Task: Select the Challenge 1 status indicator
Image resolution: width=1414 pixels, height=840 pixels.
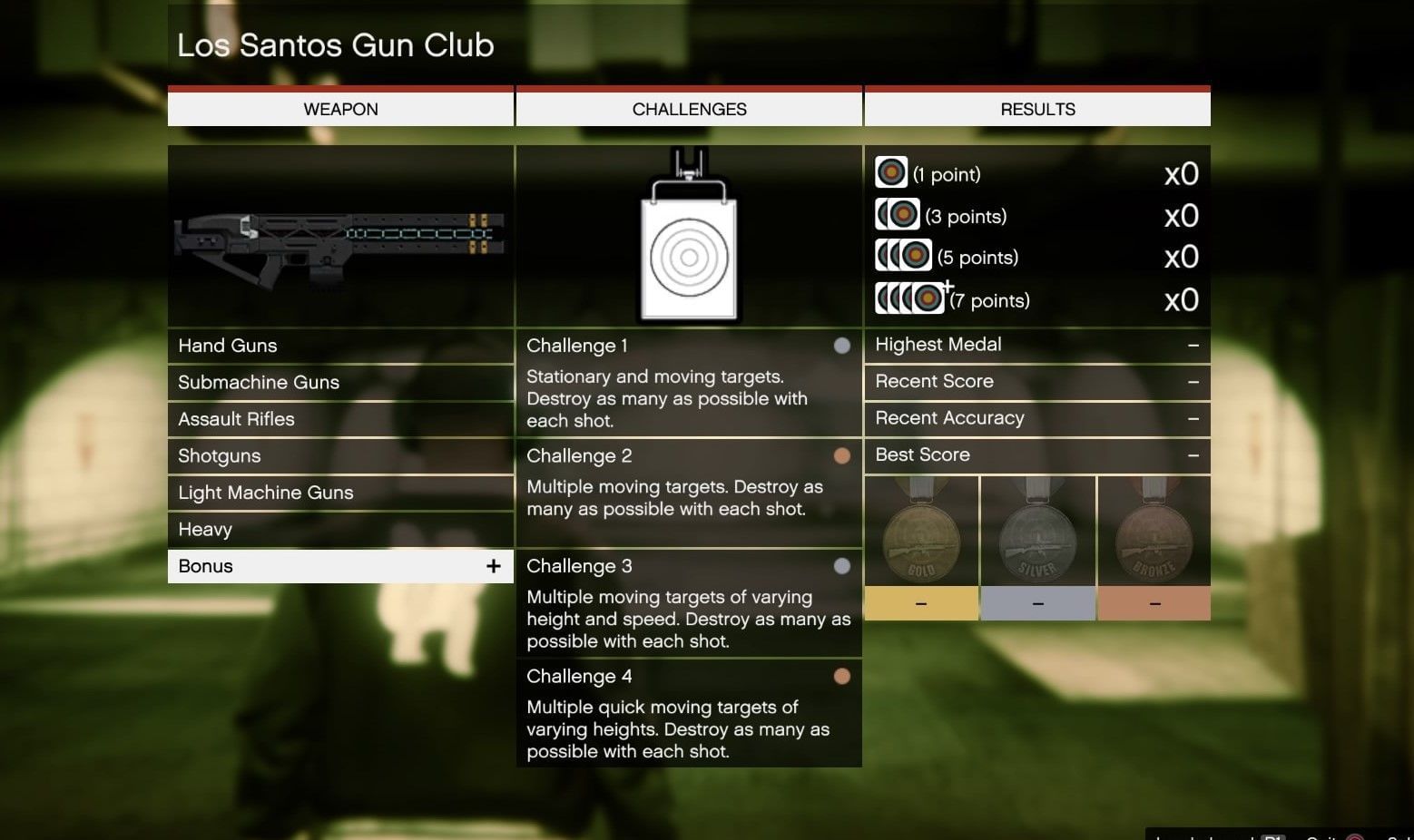Action: pyautogui.click(x=842, y=345)
